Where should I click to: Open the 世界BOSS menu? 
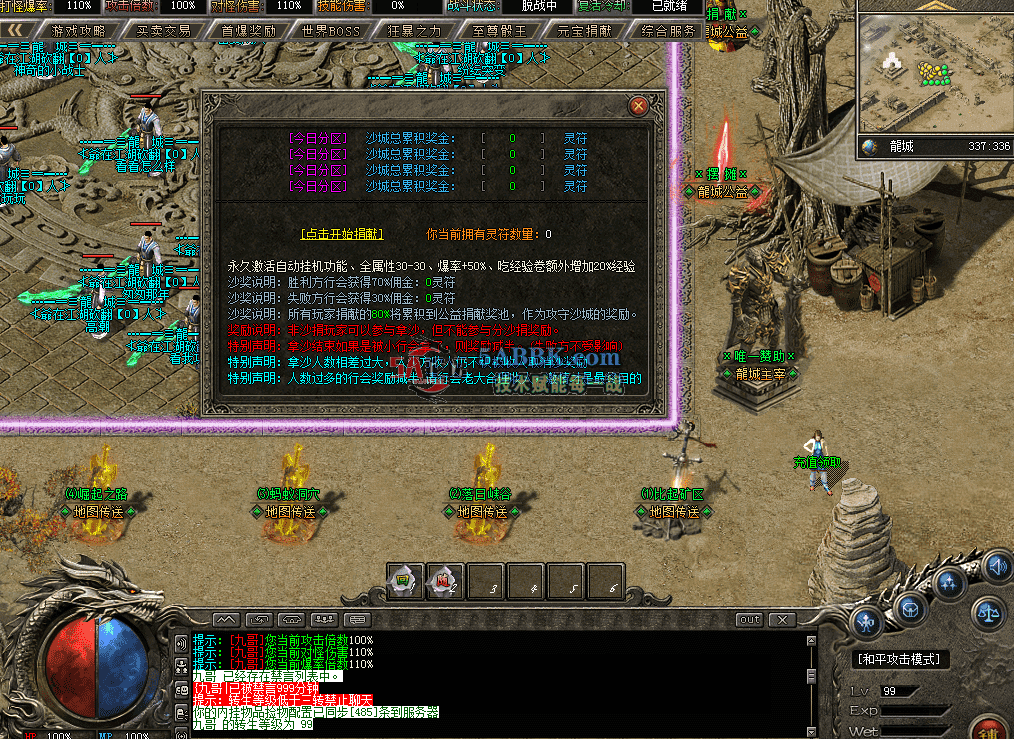pos(331,31)
